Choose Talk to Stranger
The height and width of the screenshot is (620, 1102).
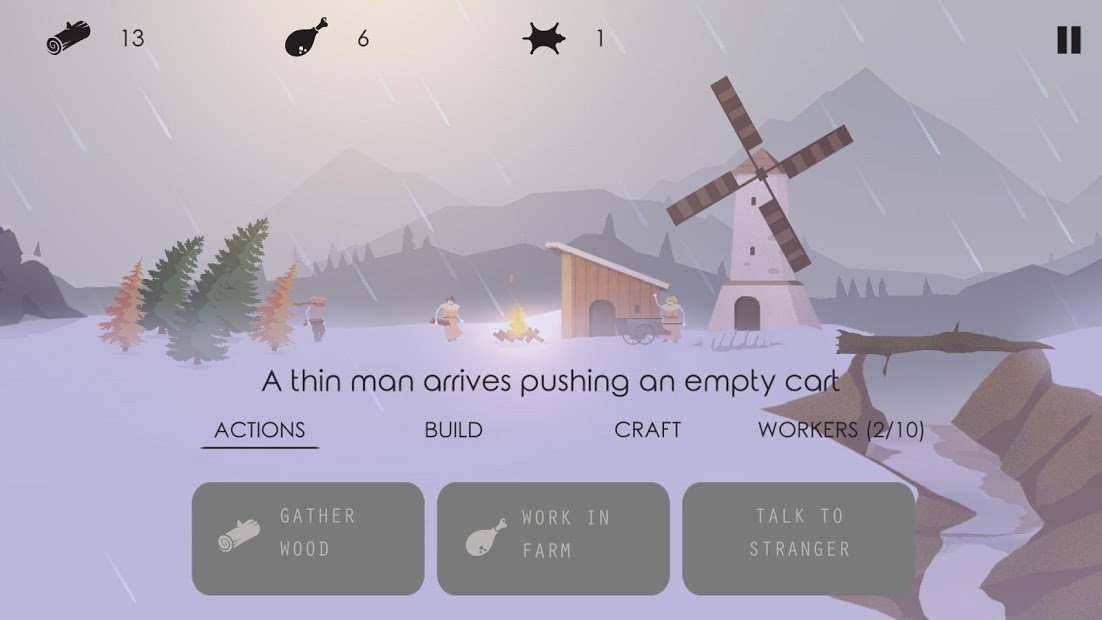(798, 539)
